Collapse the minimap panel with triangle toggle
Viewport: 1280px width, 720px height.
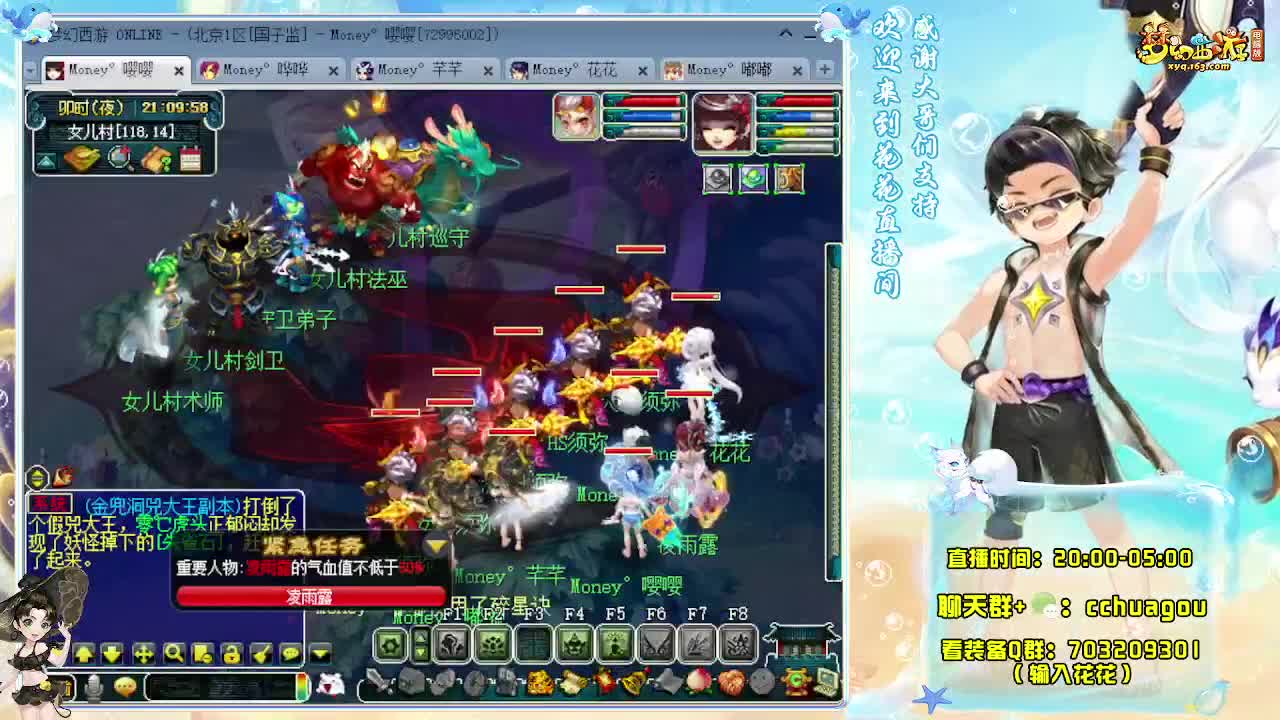pyautogui.click(x=44, y=158)
